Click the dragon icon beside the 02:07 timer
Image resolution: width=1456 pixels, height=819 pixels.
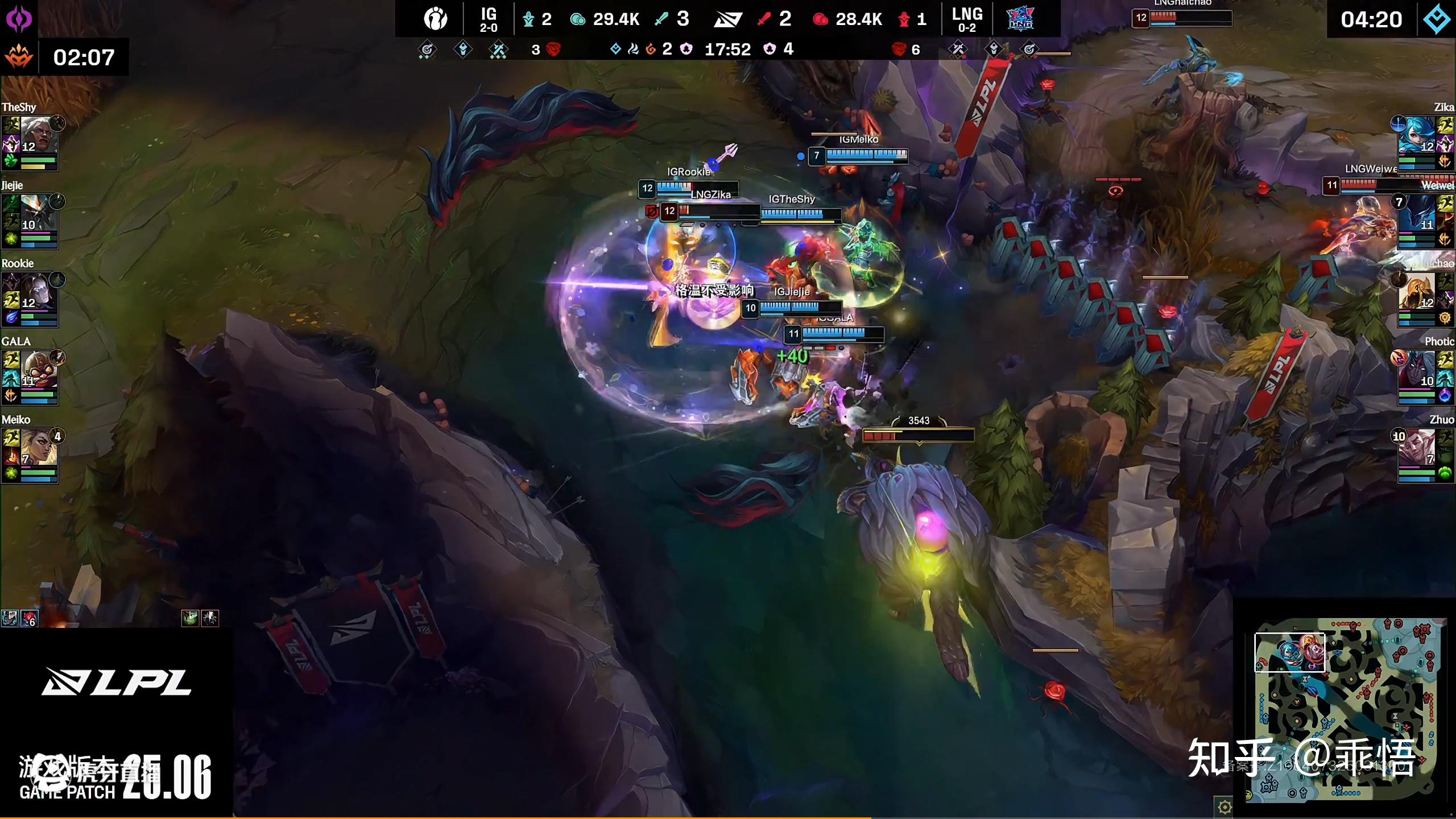pos(20,57)
